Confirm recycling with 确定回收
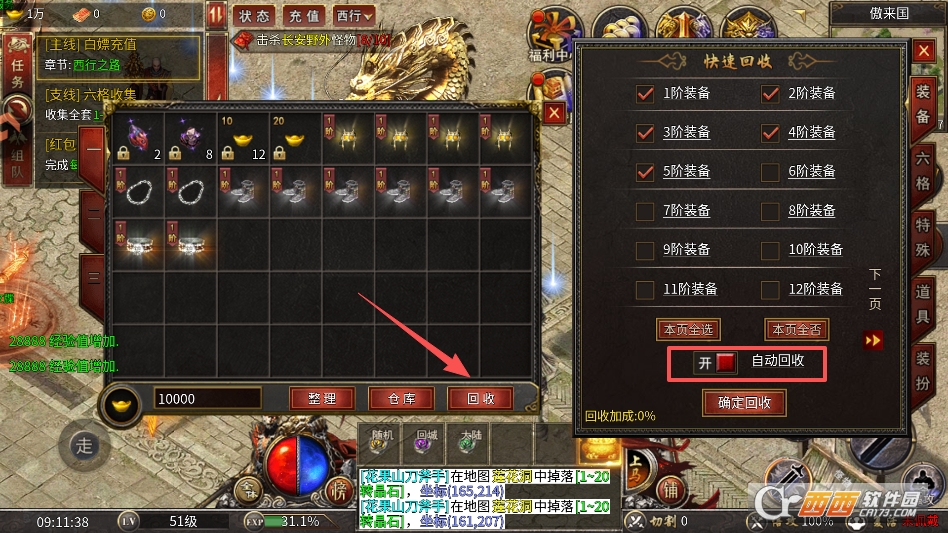The image size is (948, 533). tap(744, 403)
